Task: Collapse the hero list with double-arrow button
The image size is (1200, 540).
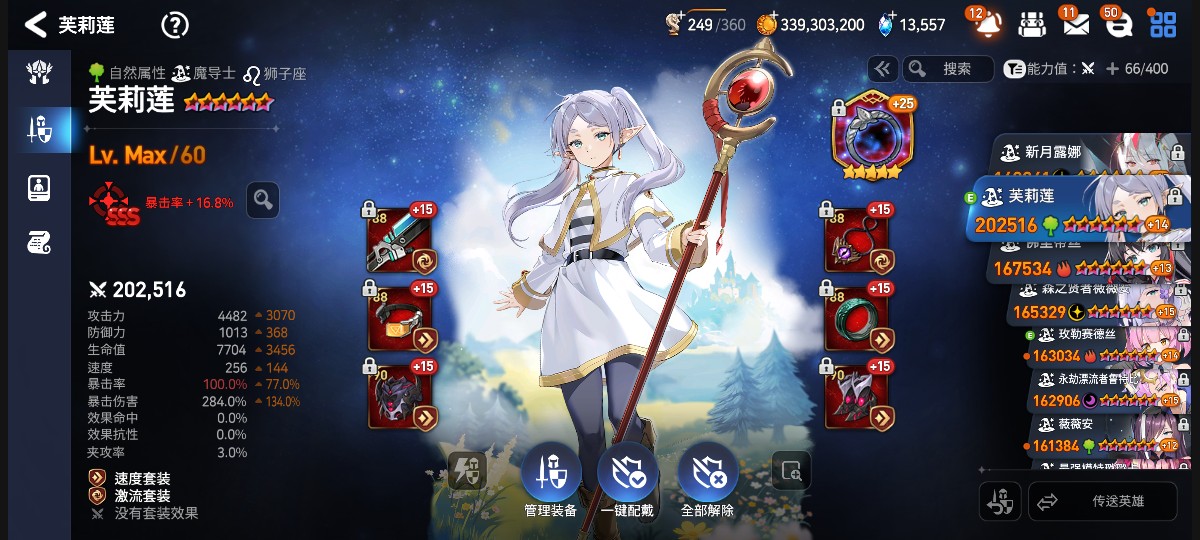Action: click(x=882, y=68)
